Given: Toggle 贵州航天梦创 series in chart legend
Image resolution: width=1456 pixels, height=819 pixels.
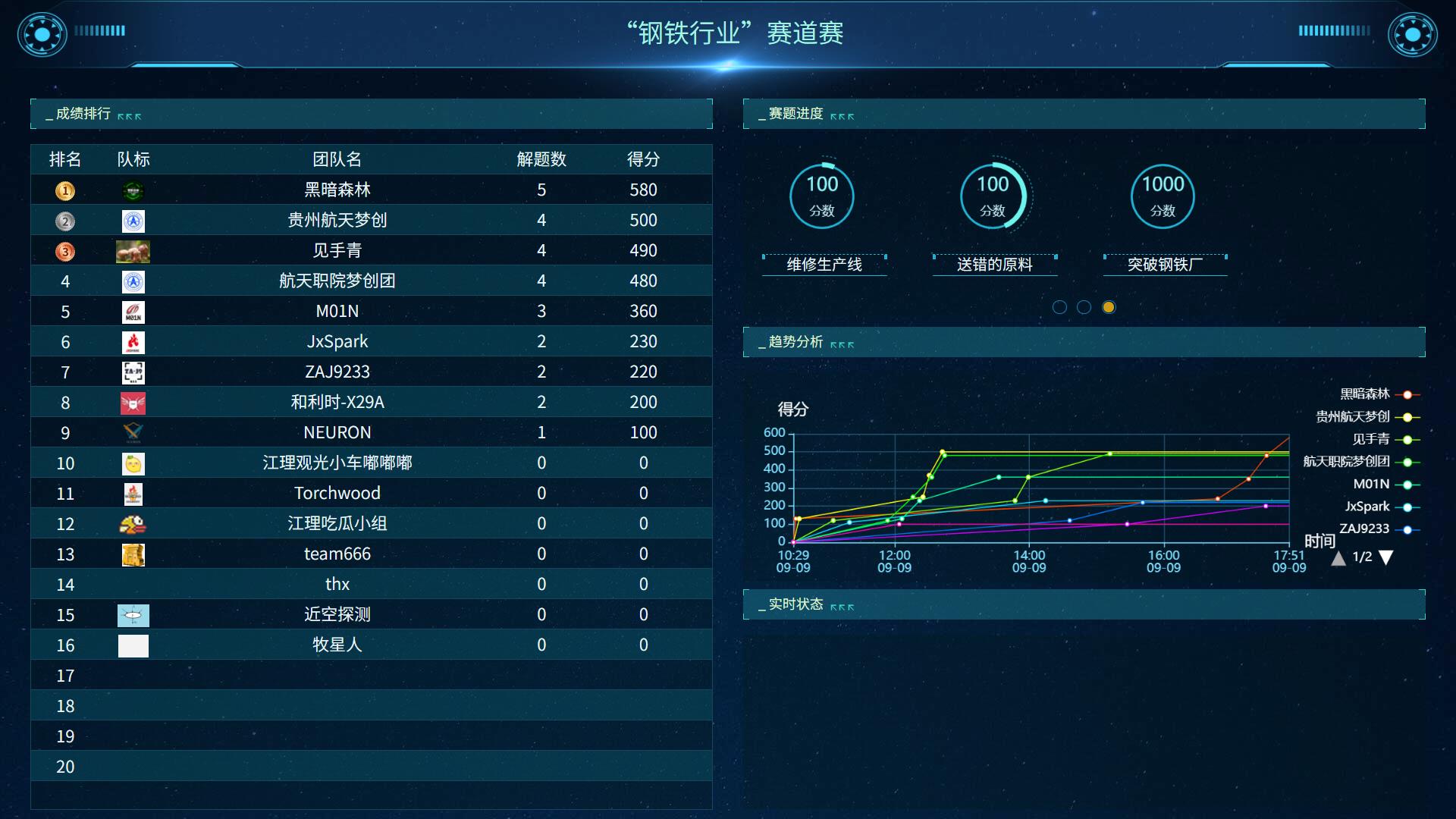Looking at the screenshot, I should click(x=1354, y=417).
